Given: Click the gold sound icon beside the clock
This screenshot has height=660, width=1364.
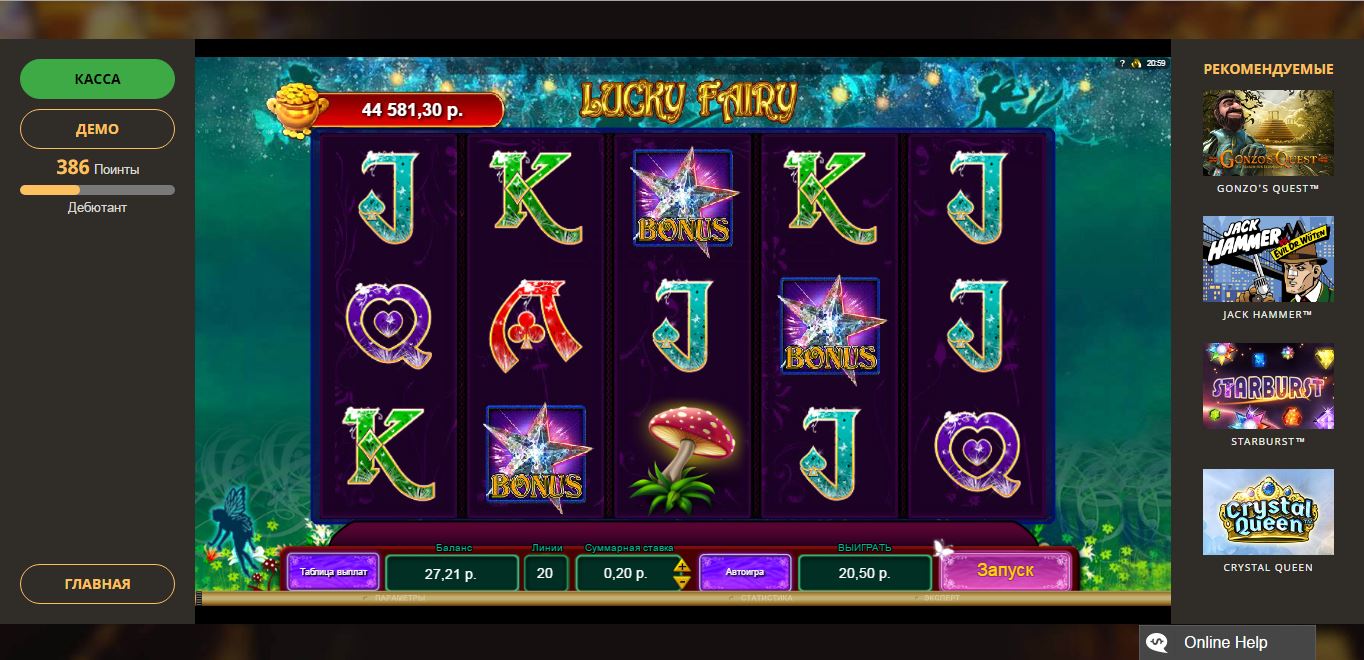Looking at the screenshot, I should coord(1136,63).
